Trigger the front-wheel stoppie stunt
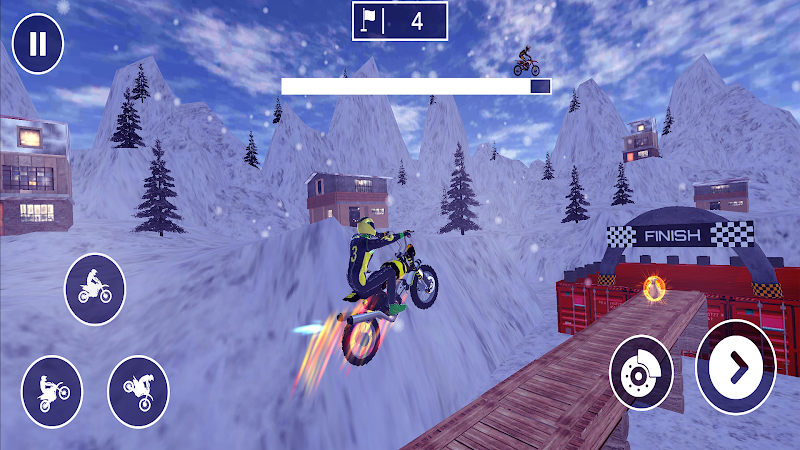The image size is (800, 450). (139, 386)
